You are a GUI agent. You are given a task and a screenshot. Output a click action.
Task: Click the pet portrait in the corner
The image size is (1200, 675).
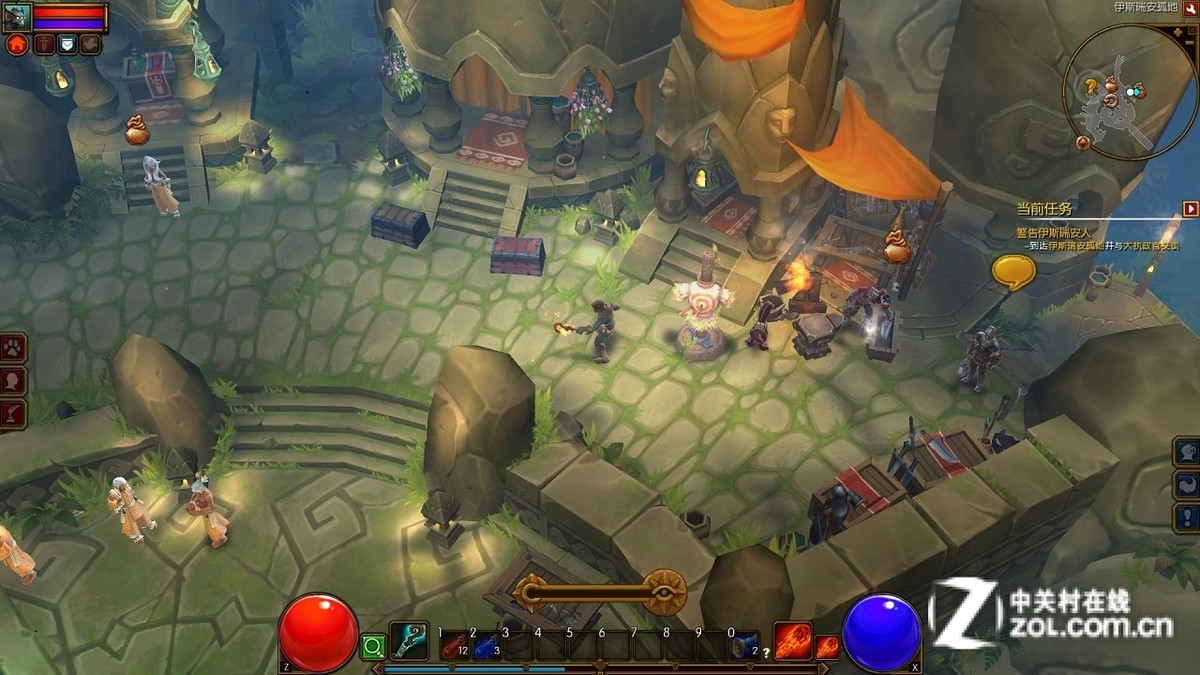(x=17, y=16)
